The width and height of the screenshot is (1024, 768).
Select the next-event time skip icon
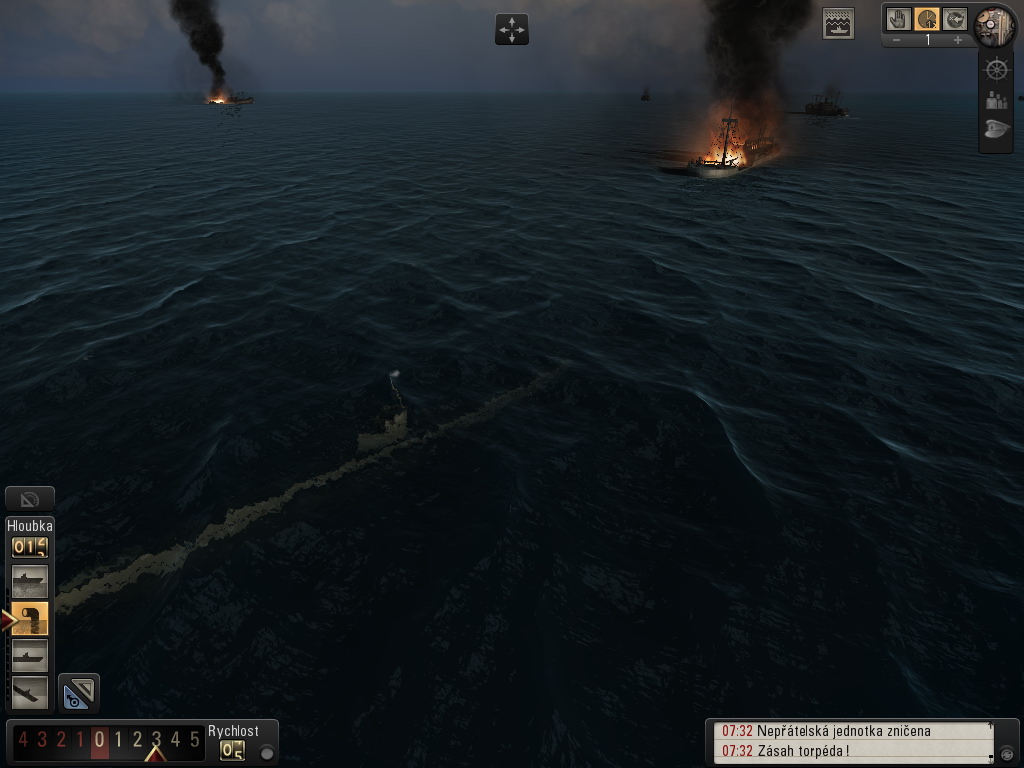(x=955, y=19)
